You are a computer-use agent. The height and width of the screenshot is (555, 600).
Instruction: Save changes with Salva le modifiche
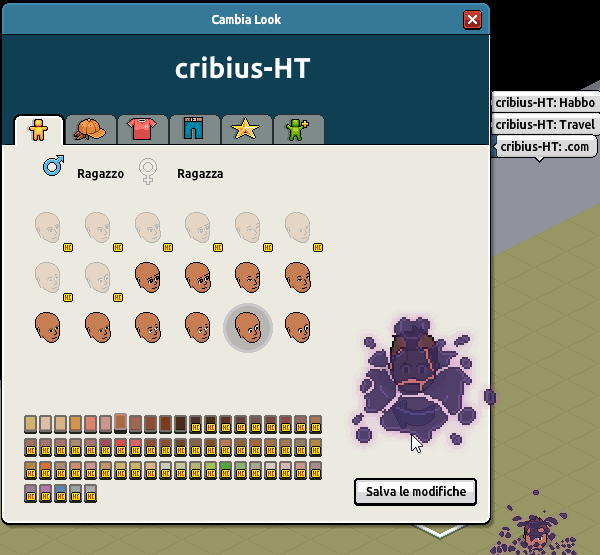tap(415, 492)
